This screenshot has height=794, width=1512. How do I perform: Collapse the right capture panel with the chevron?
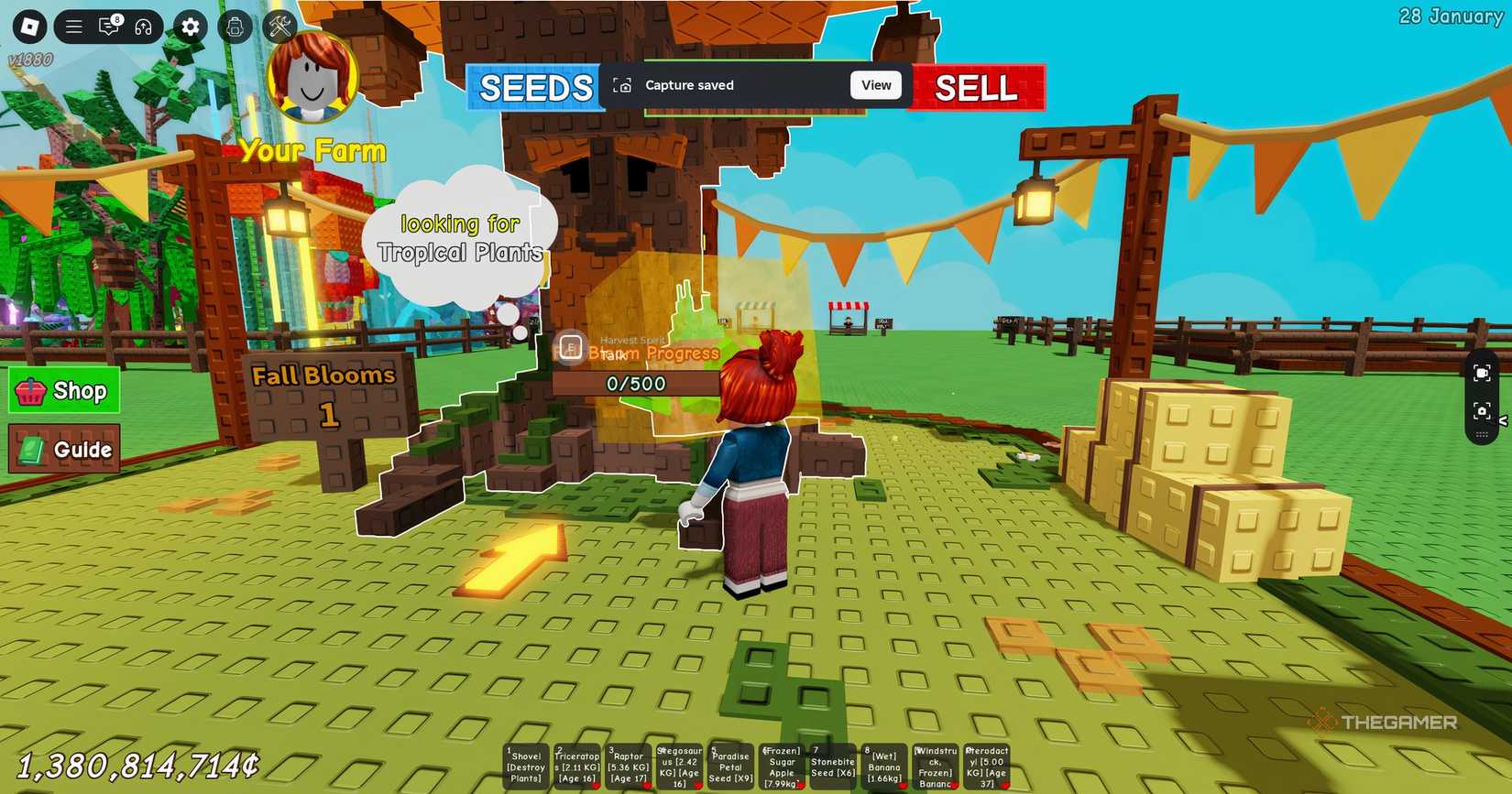click(x=1505, y=421)
